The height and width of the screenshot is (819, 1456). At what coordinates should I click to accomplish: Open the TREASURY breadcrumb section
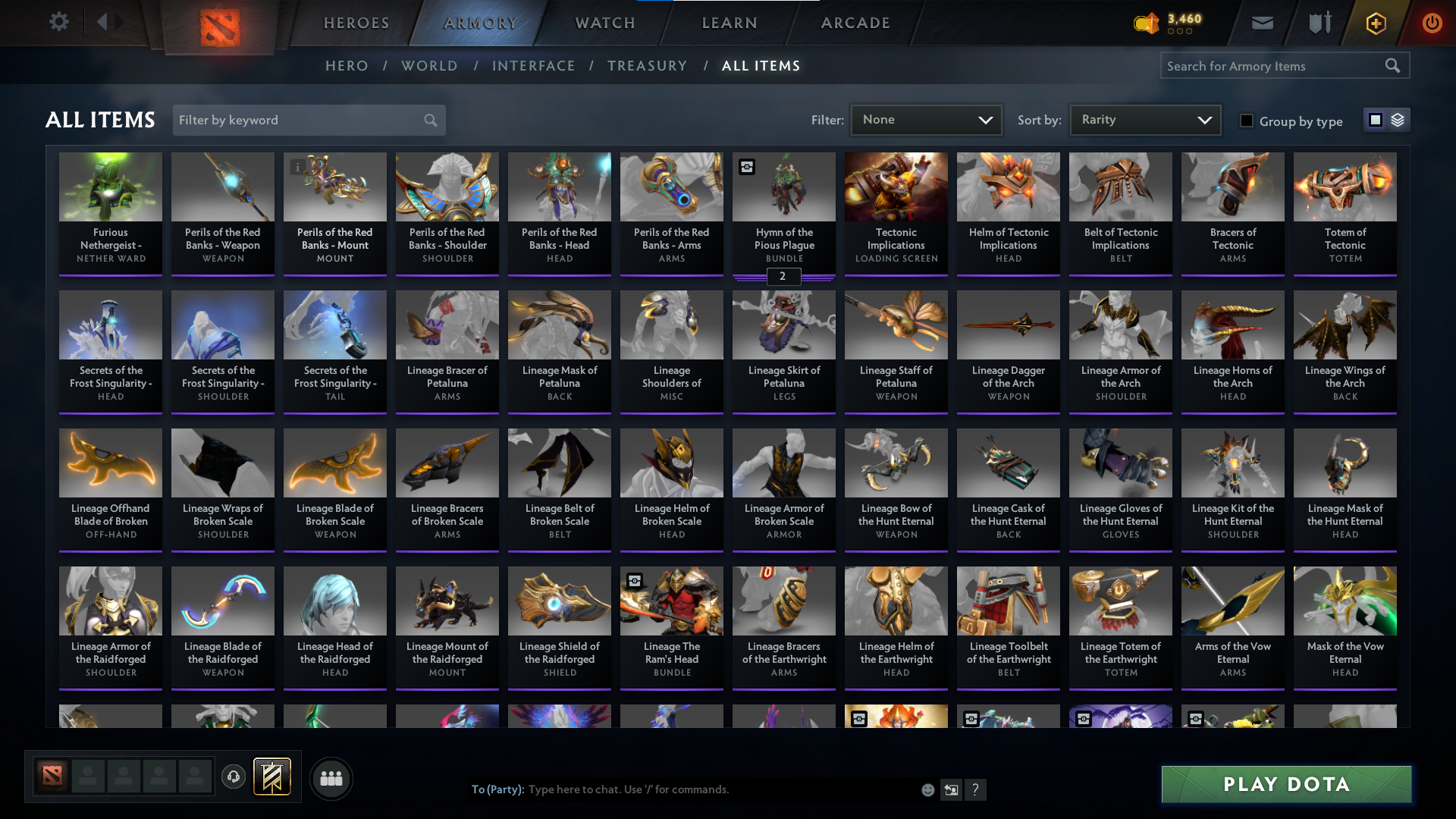point(647,66)
